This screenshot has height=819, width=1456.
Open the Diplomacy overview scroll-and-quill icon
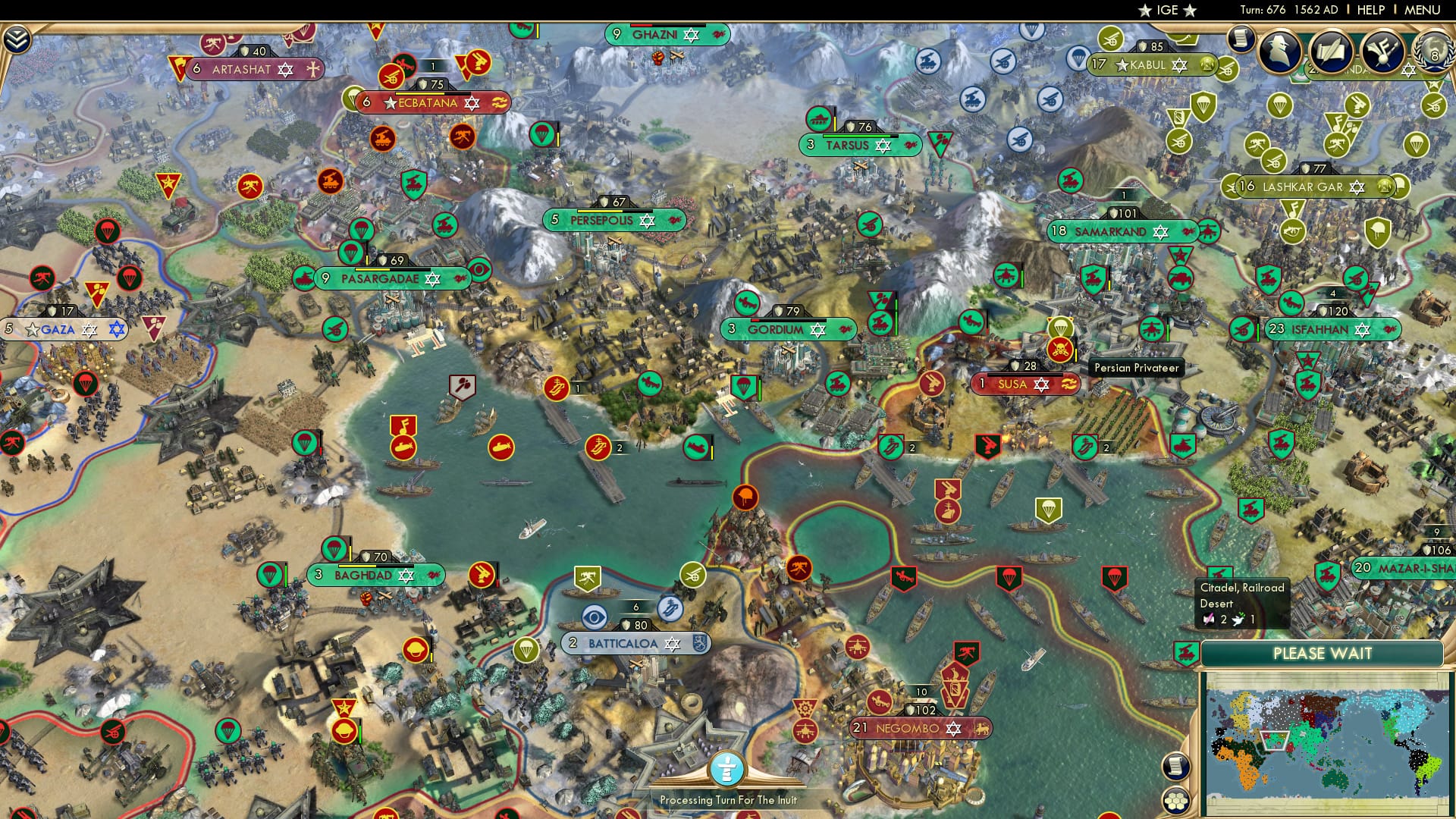1331,51
